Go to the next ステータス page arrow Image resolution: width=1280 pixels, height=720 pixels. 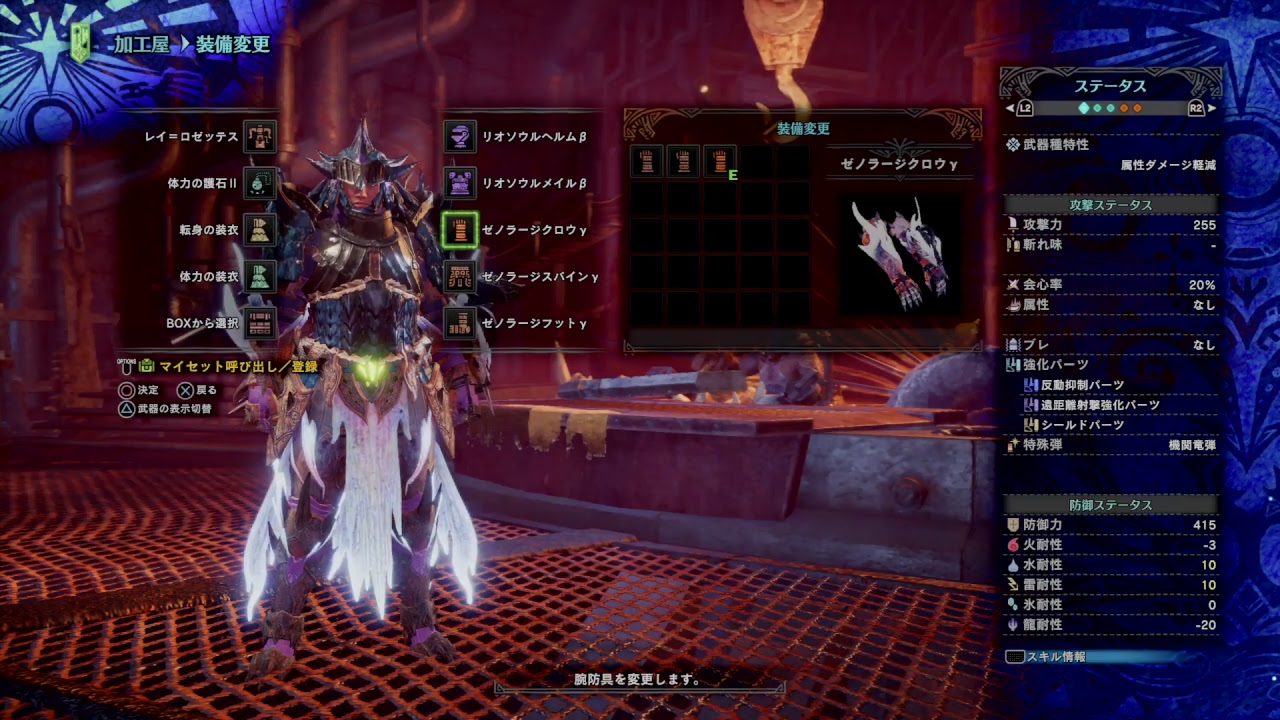point(1212,108)
